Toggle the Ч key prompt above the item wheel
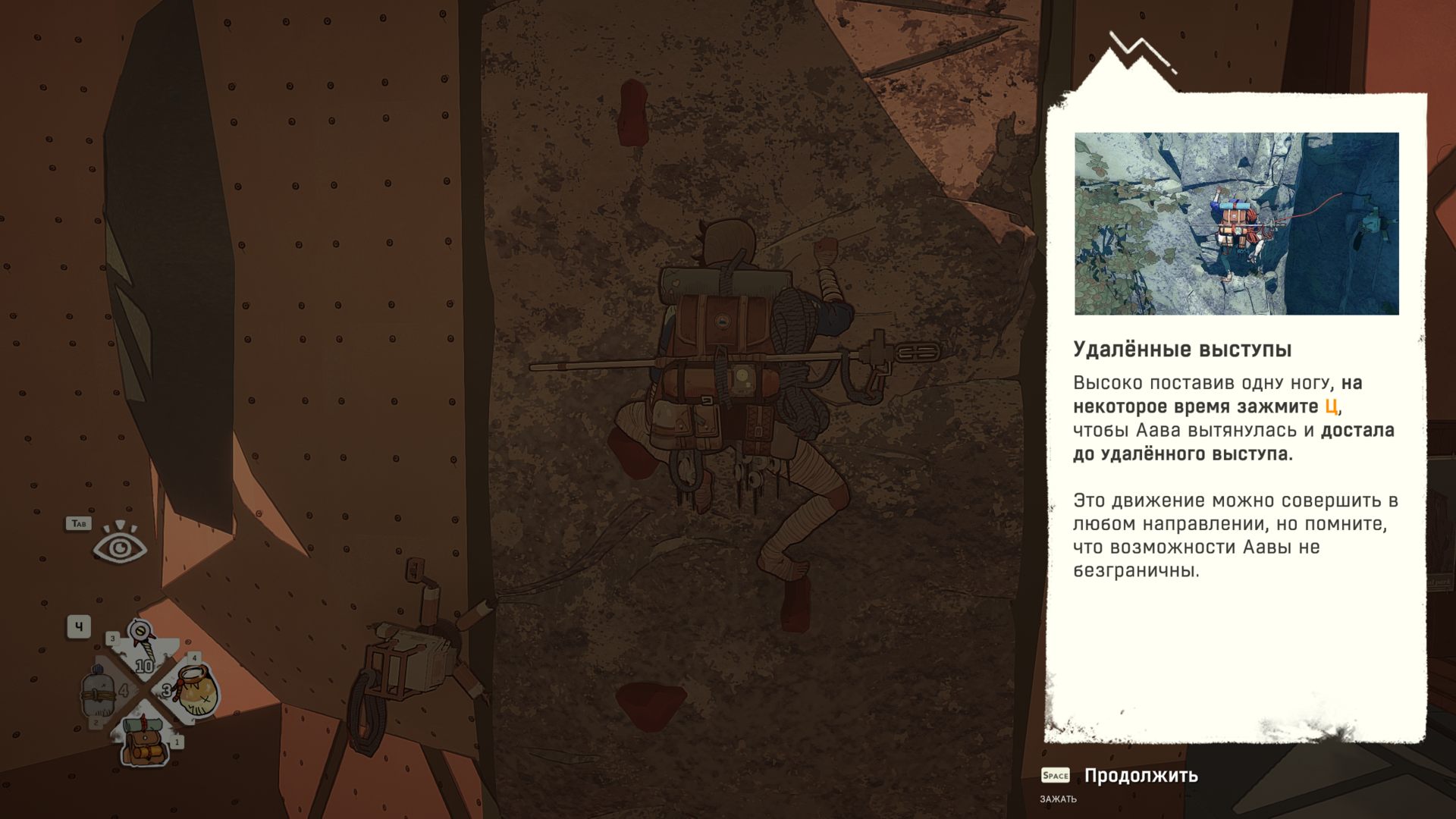The image size is (1456, 819). [x=78, y=628]
